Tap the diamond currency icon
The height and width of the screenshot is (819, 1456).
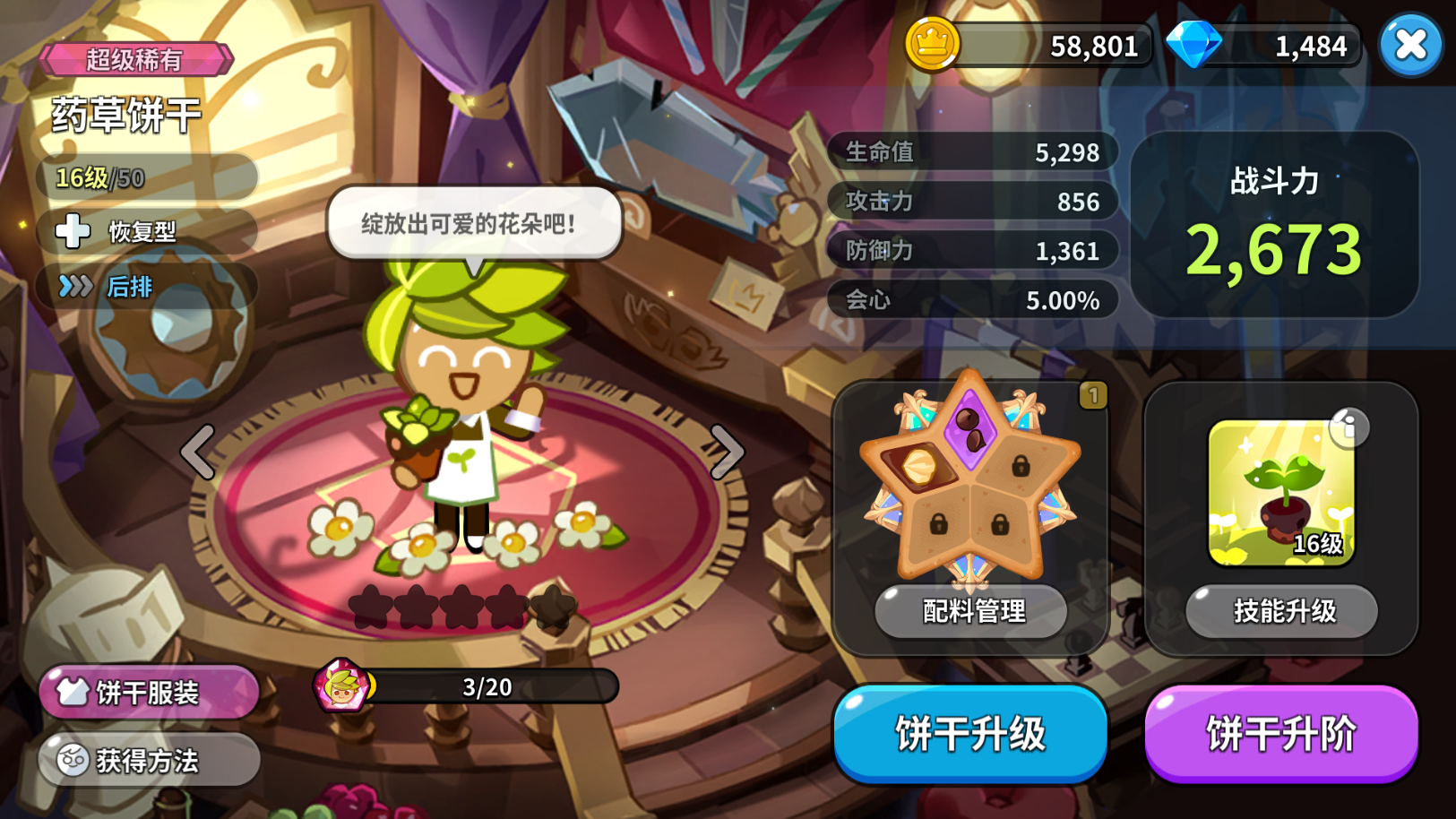[1194, 44]
